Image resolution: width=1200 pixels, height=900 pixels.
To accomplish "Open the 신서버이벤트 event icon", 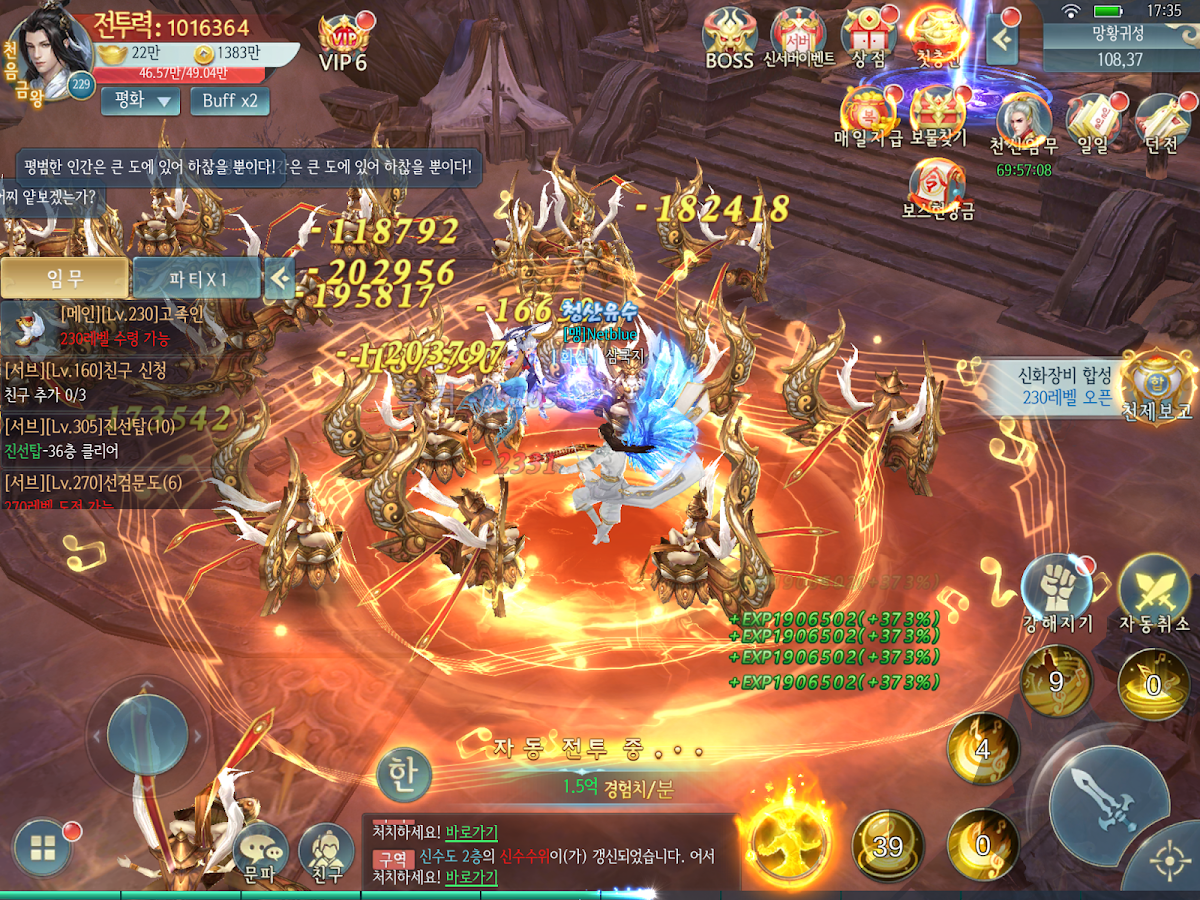I will [x=798, y=38].
